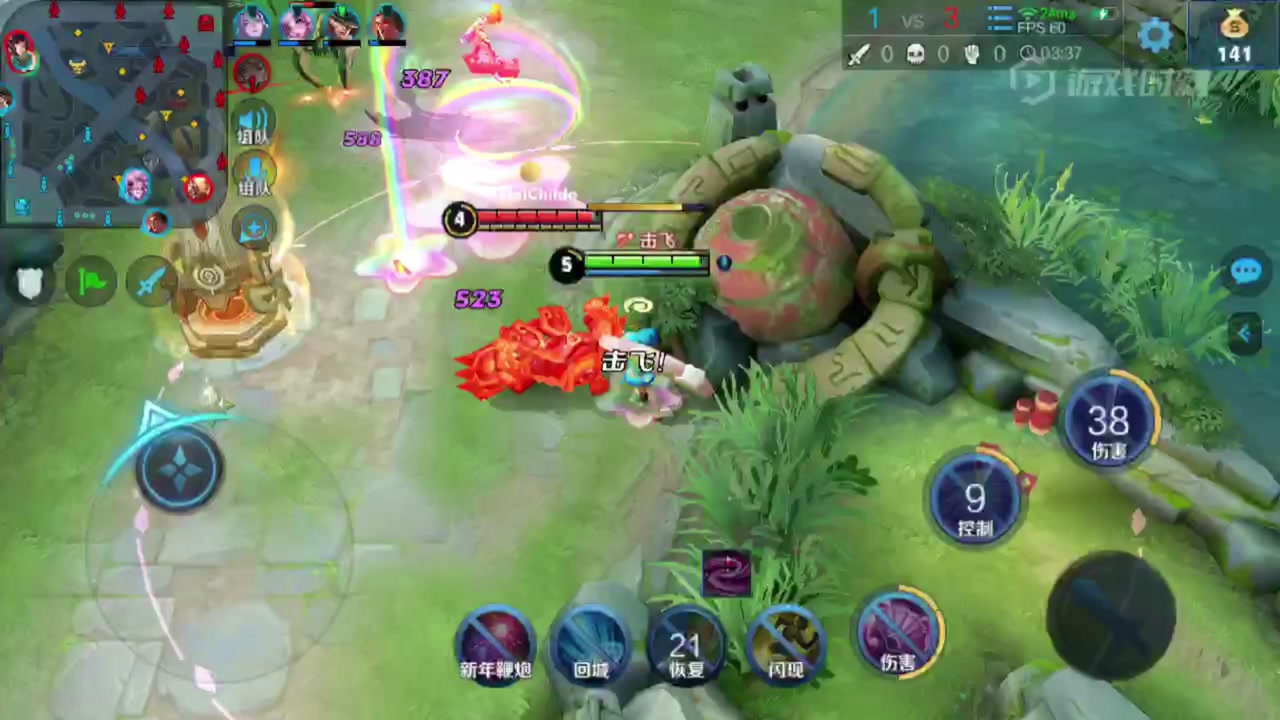1280x720 pixels.
Task: Toggle the 组队 microphone button
Action: 254,174
